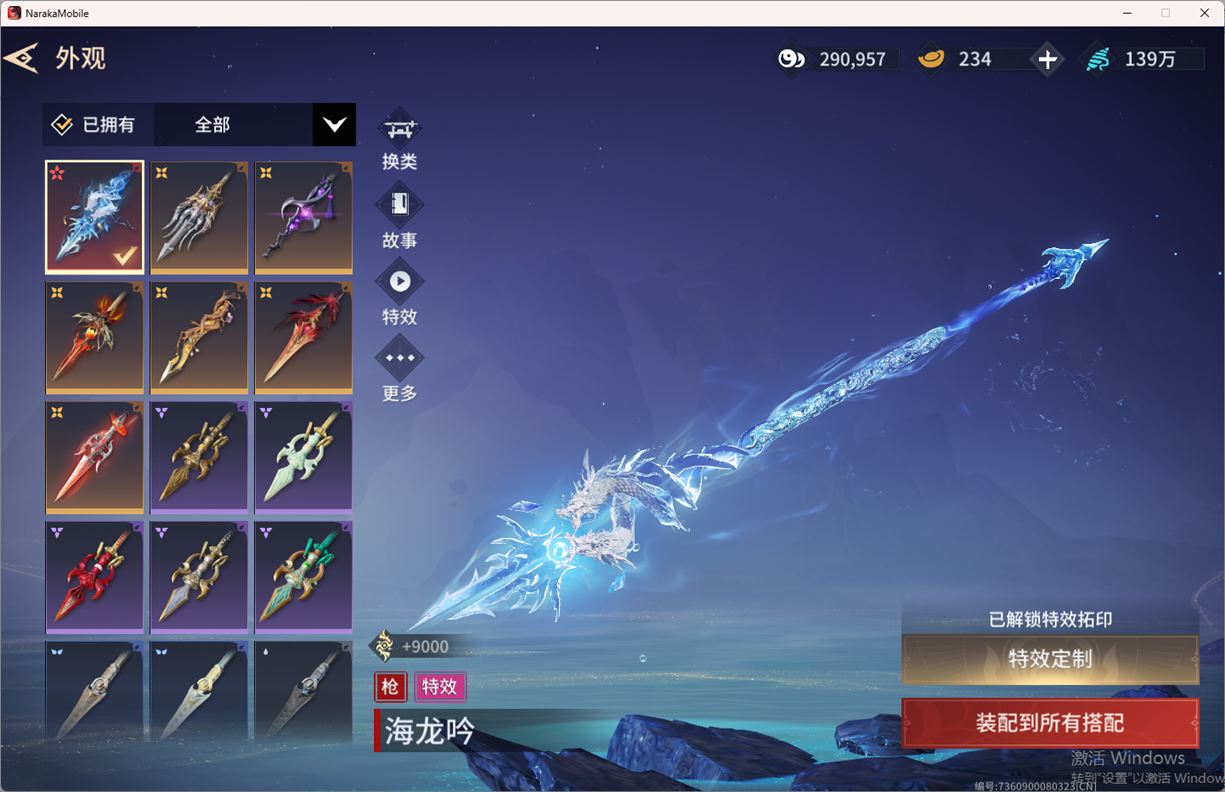Select the silver-grey trident spear skin
Screen dimensions: 1225x792
pos(199,217)
